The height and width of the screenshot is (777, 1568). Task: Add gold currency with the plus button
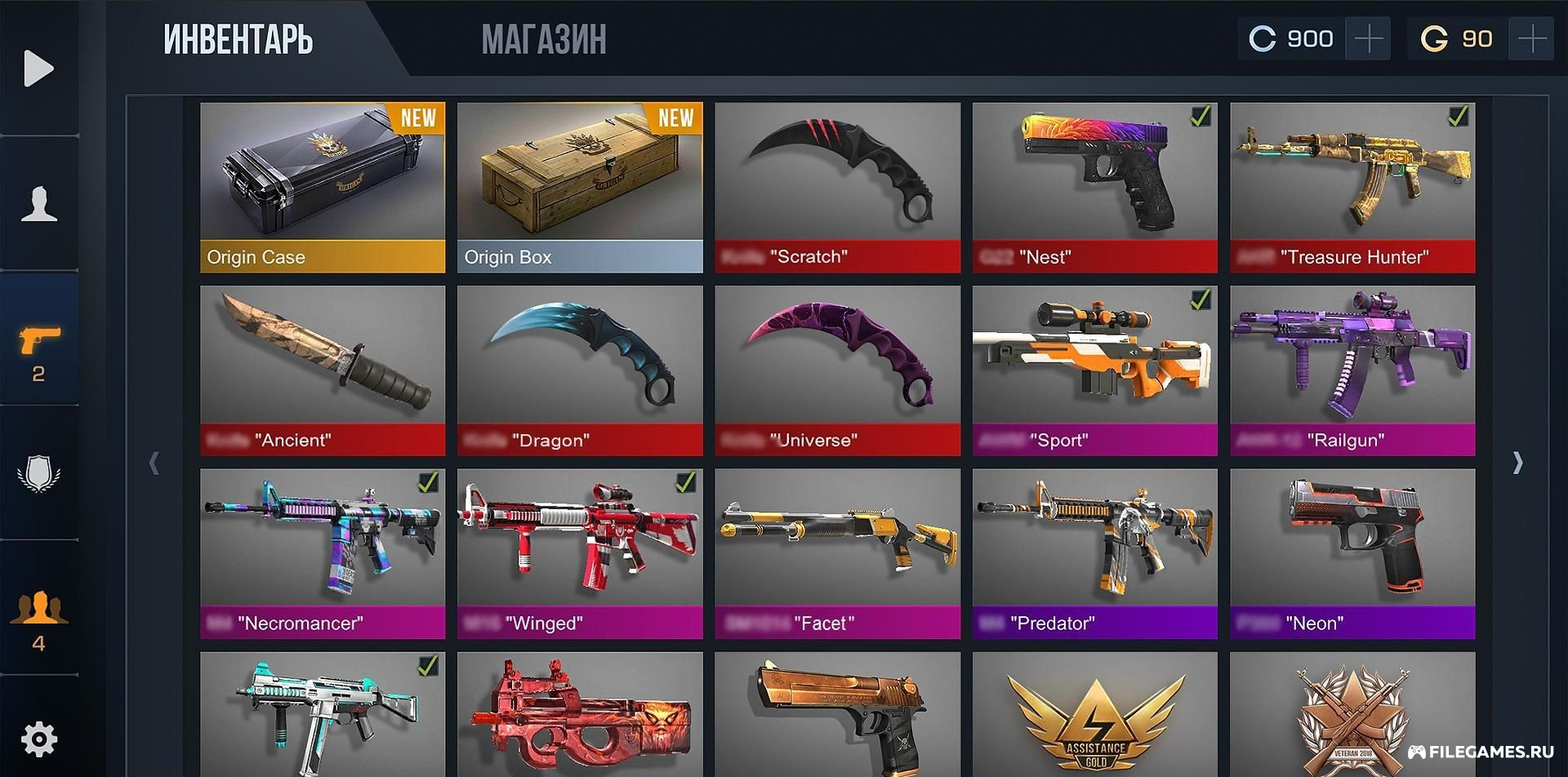point(1531,38)
